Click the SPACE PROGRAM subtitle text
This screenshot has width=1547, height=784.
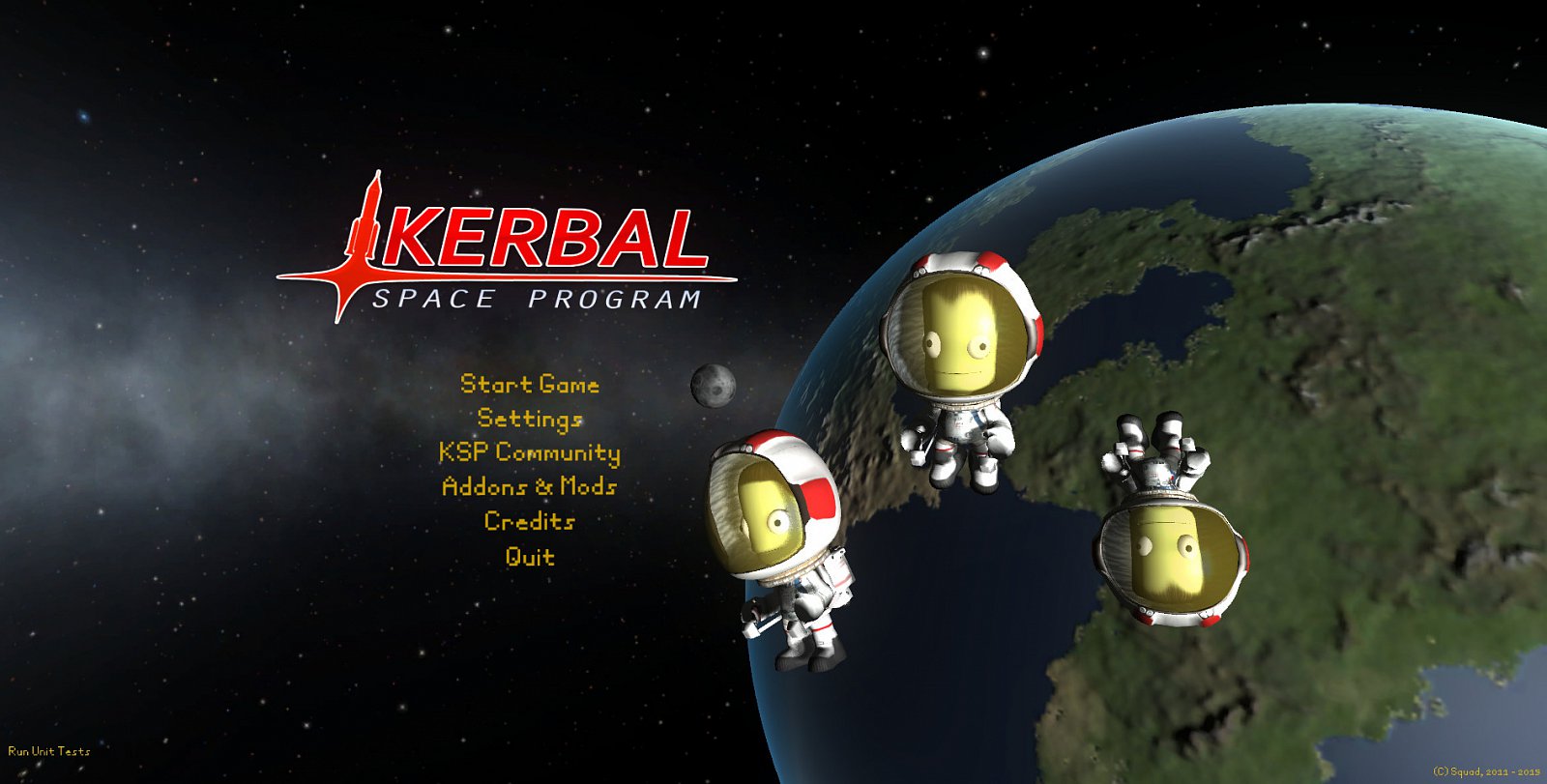point(541,298)
